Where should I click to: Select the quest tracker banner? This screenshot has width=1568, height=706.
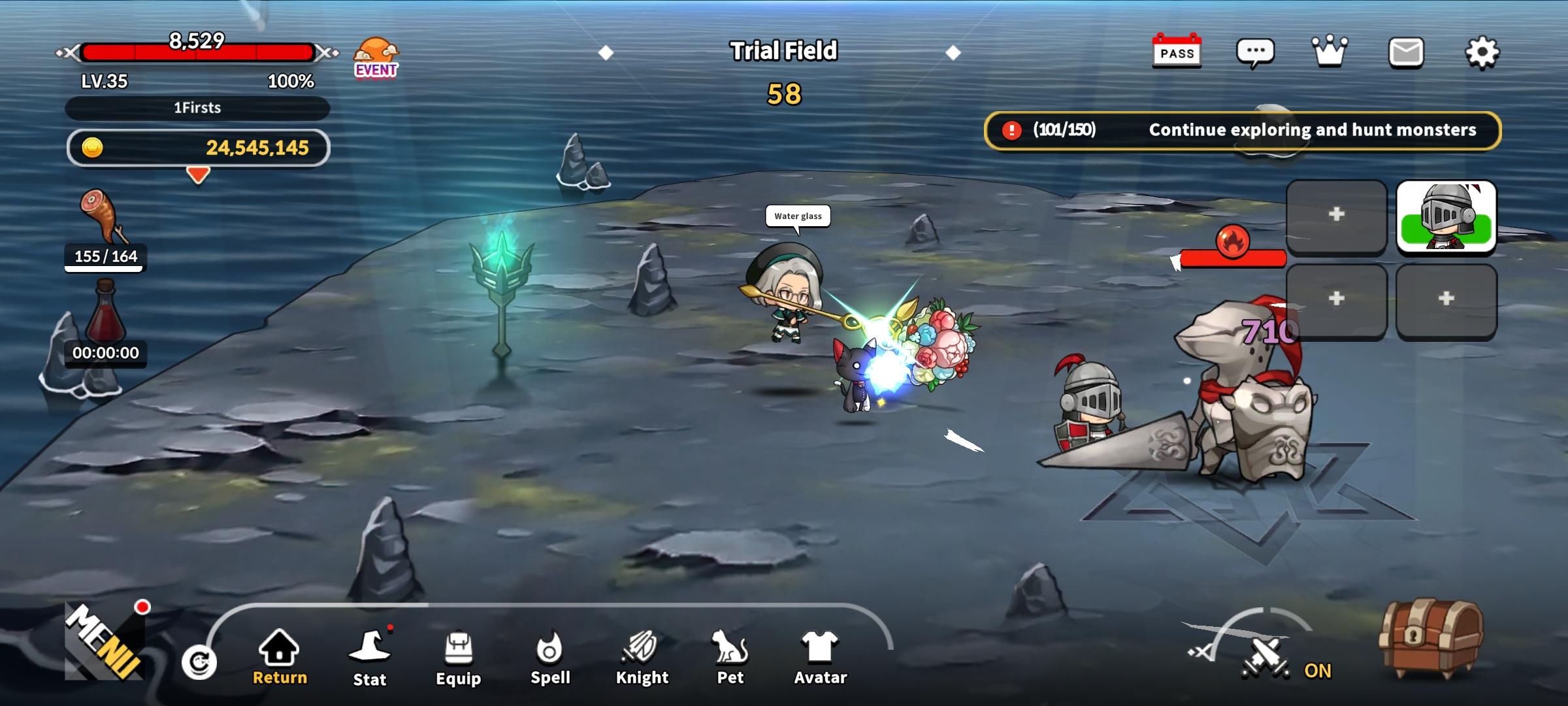(x=1243, y=130)
